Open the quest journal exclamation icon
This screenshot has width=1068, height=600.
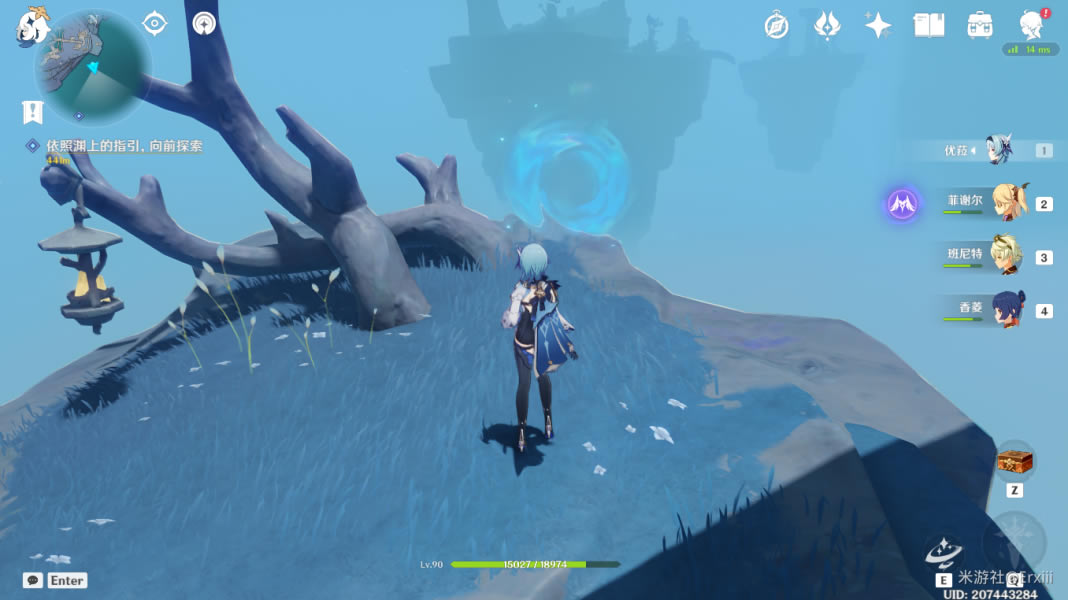33,111
